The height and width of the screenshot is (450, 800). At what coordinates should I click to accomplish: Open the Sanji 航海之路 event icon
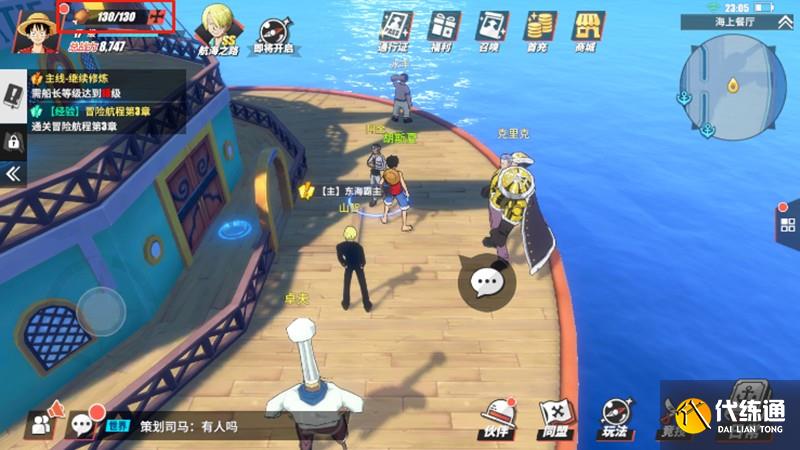point(218,28)
